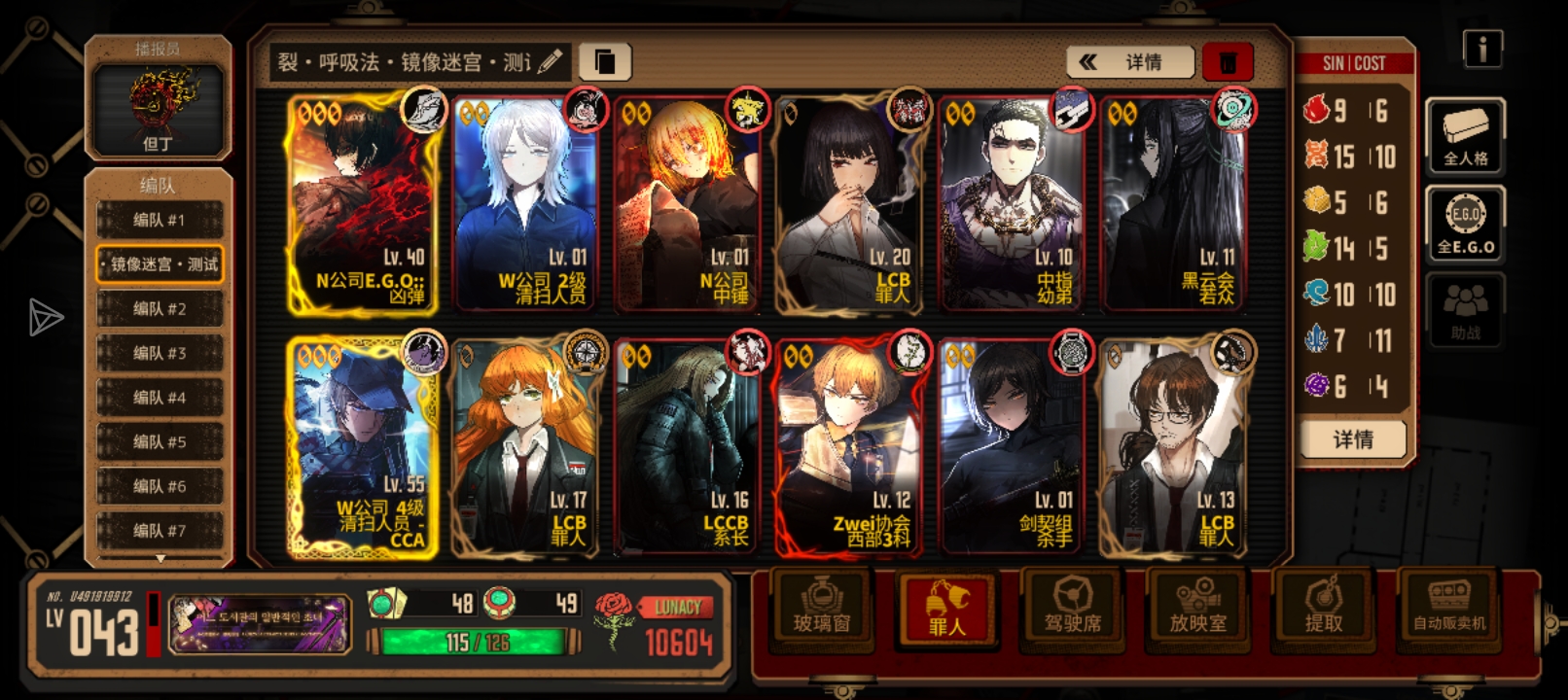The image size is (1568, 700).
Task: Select the 镜像迷宫·测试 team preset
Action: (x=160, y=263)
